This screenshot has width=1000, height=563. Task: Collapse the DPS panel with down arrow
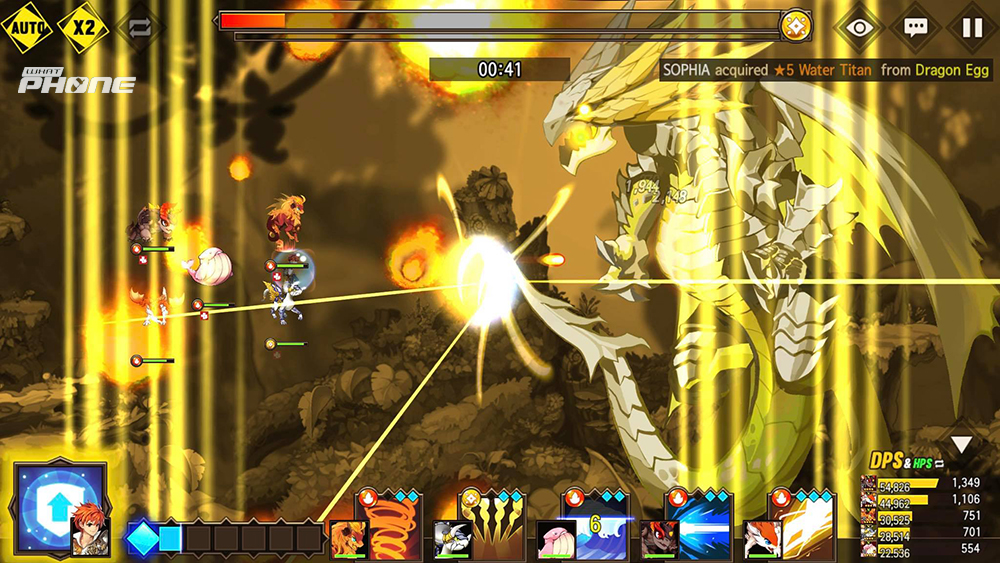[x=961, y=445]
